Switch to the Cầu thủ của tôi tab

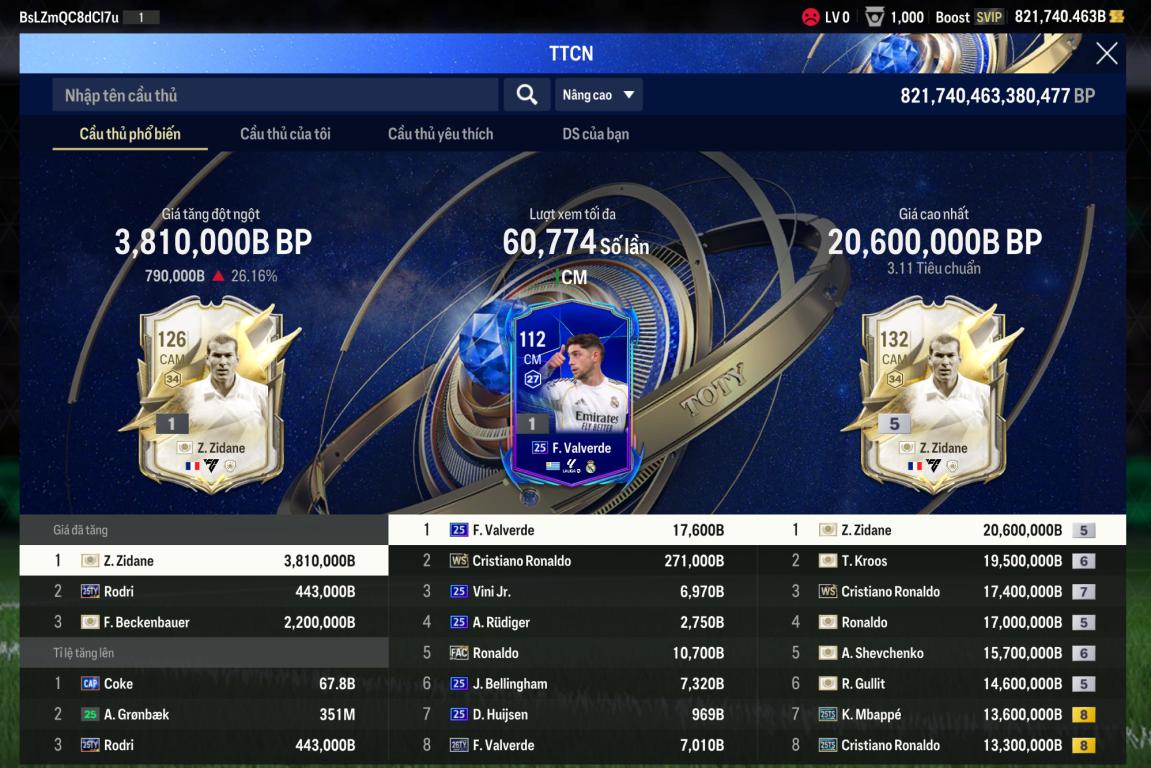click(285, 134)
